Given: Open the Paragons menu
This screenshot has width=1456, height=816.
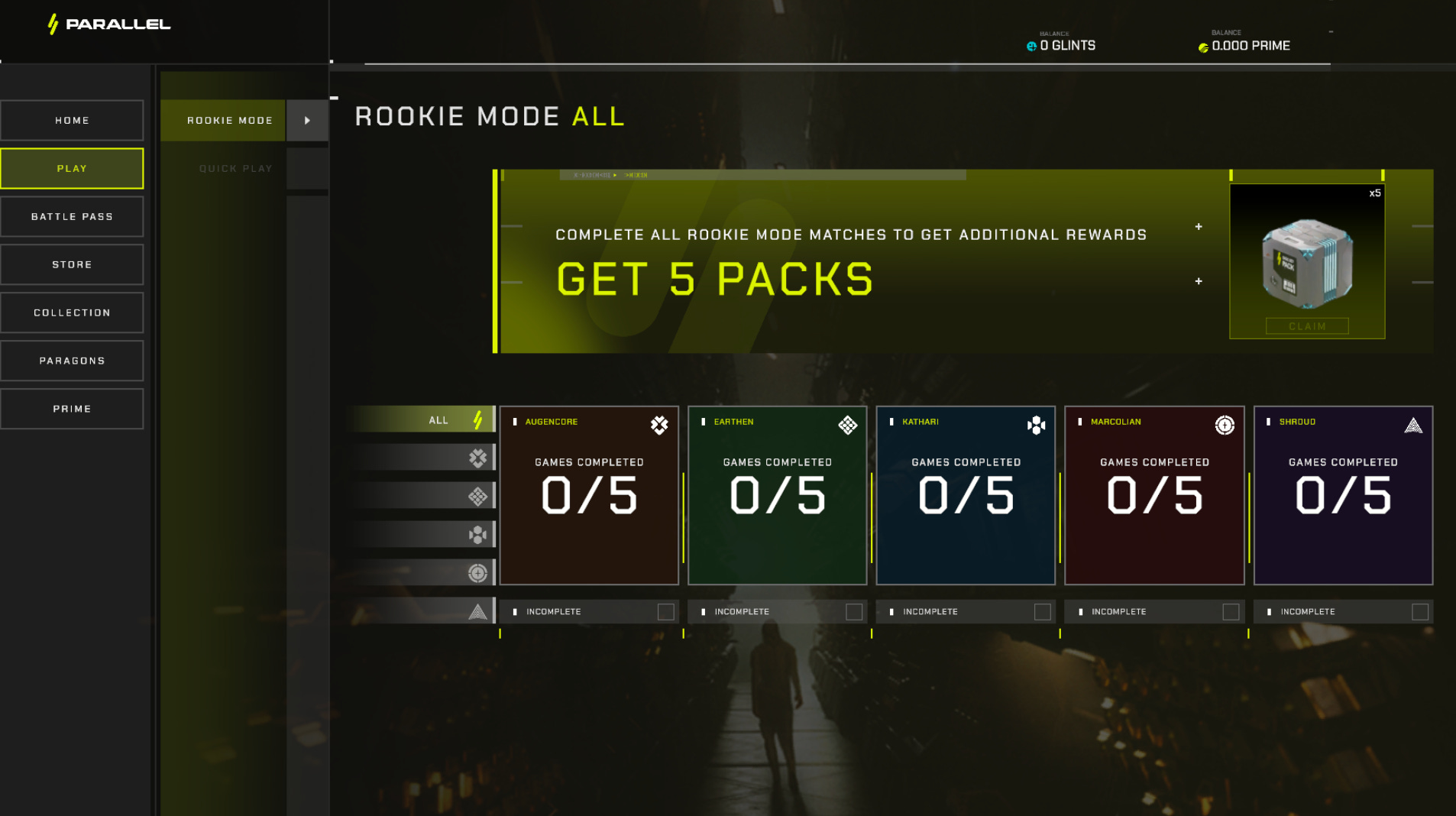Looking at the screenshot, I should [x=72, y=361].
